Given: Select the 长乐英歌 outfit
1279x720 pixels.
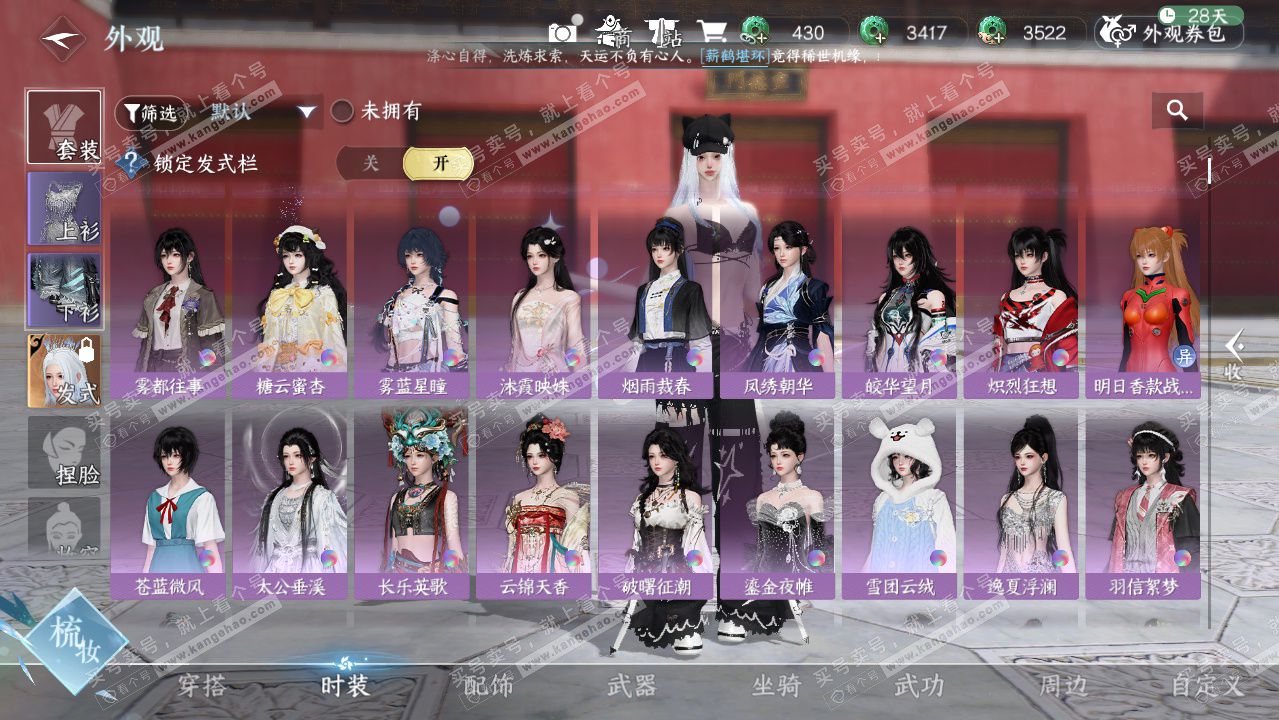Looking at the screenshot, I should click(413, 500).
